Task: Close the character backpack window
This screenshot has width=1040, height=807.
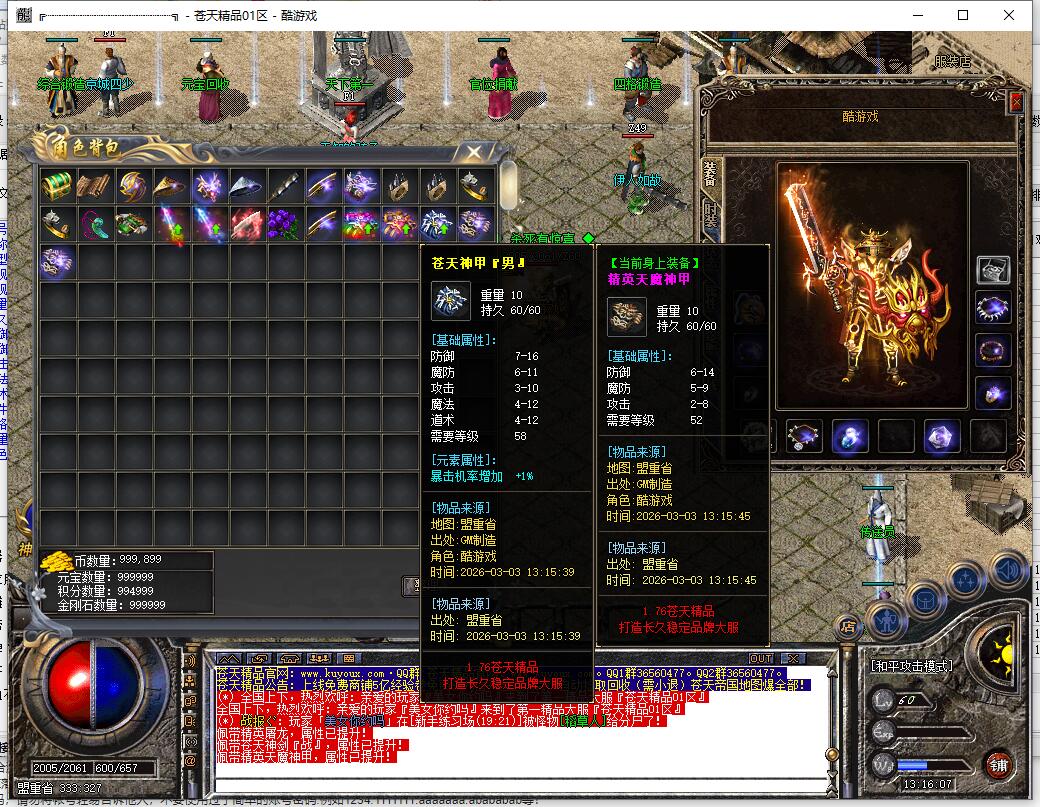Action: 473,152
